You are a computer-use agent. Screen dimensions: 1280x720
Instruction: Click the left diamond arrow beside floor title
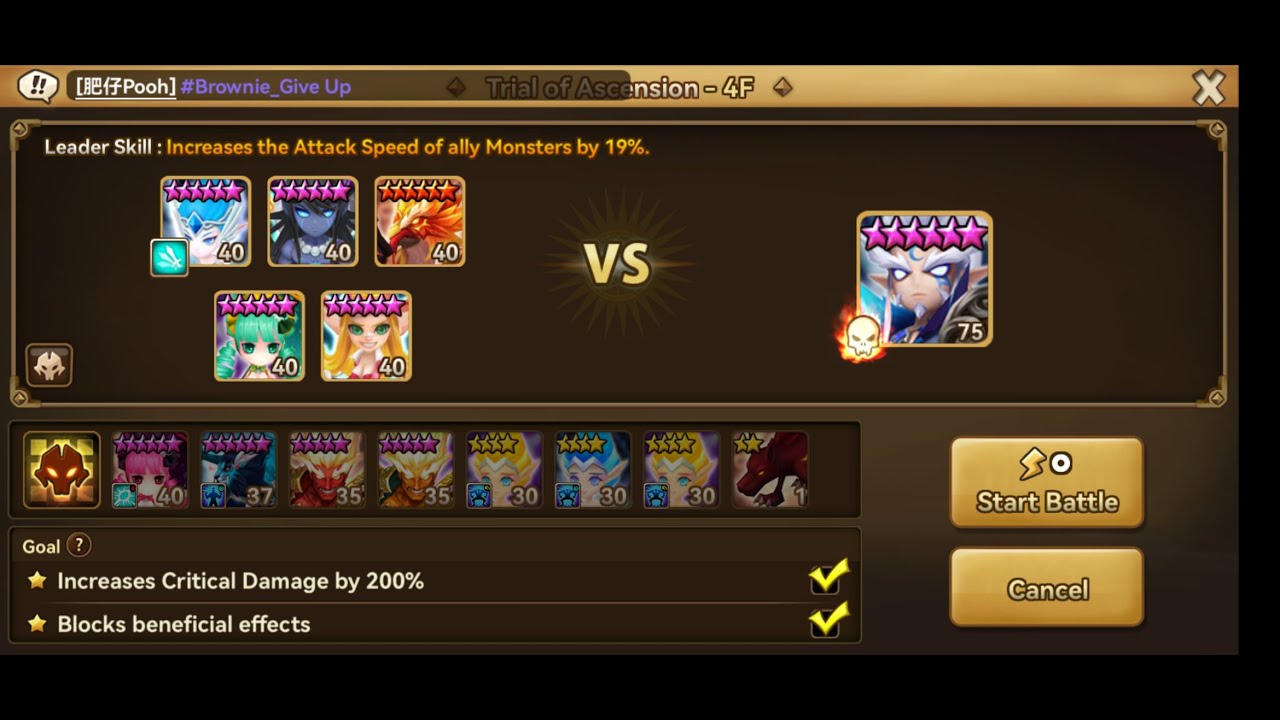pos(456,87)
